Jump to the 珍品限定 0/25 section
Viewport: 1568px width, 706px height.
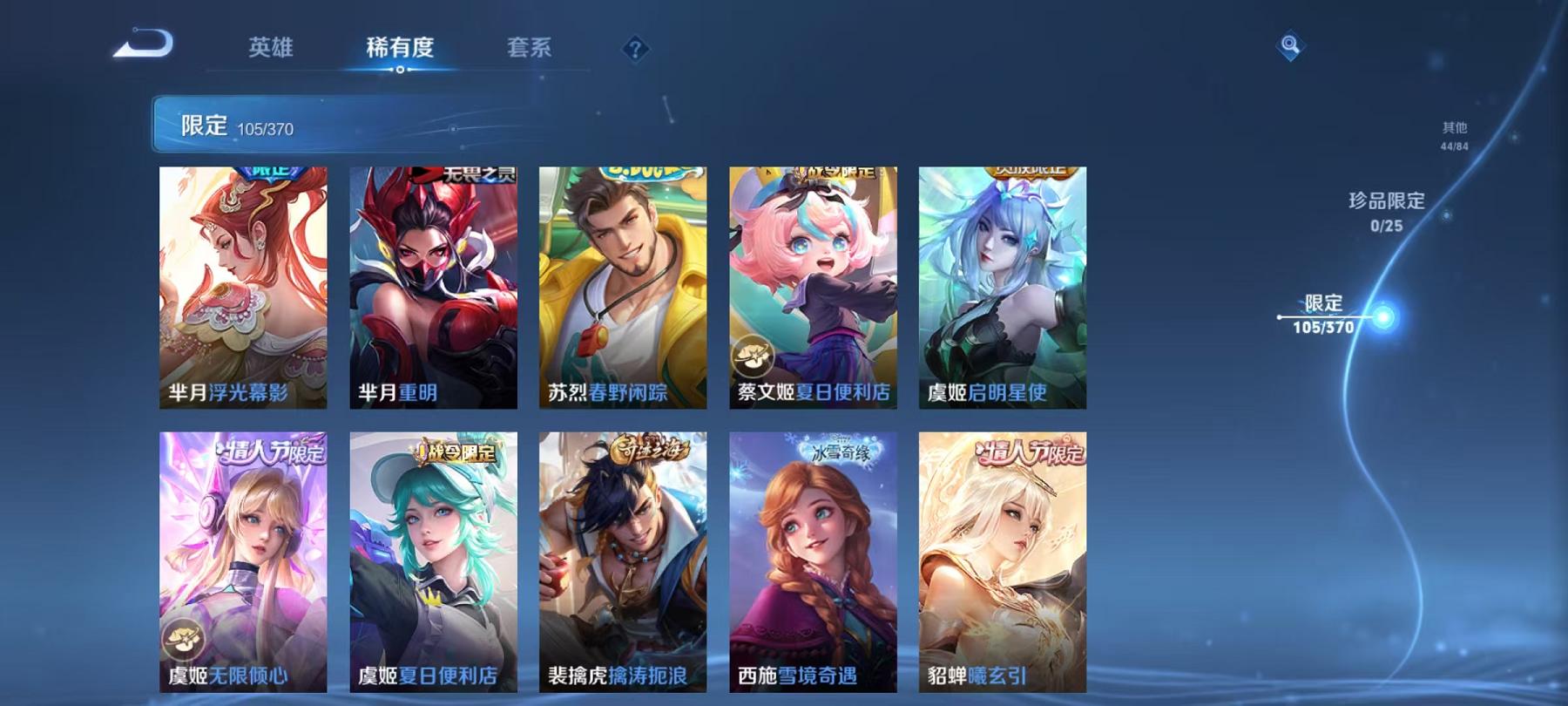coord(1387,211)
